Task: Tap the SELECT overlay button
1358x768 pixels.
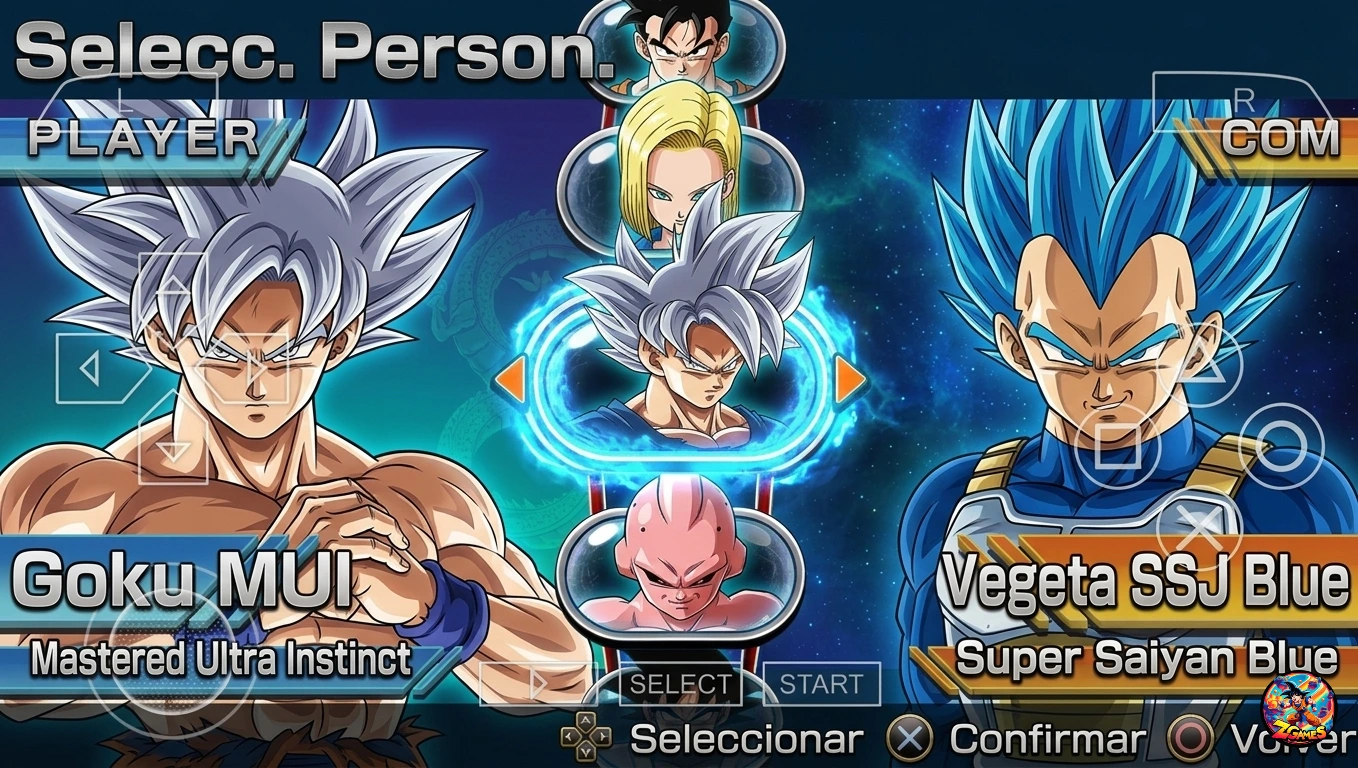Action: coord(681,685)
